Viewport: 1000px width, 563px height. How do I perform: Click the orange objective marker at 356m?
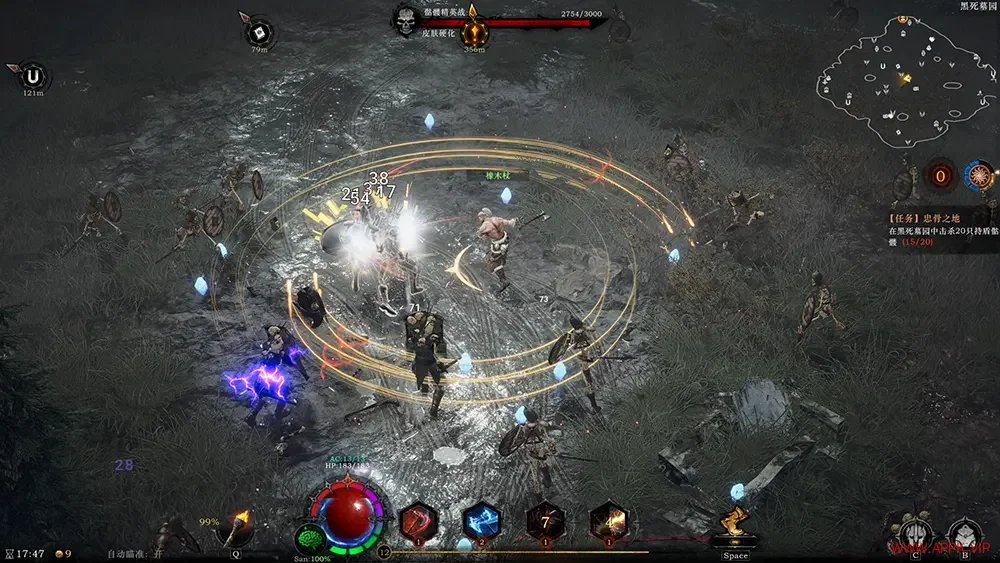(474, 30)
